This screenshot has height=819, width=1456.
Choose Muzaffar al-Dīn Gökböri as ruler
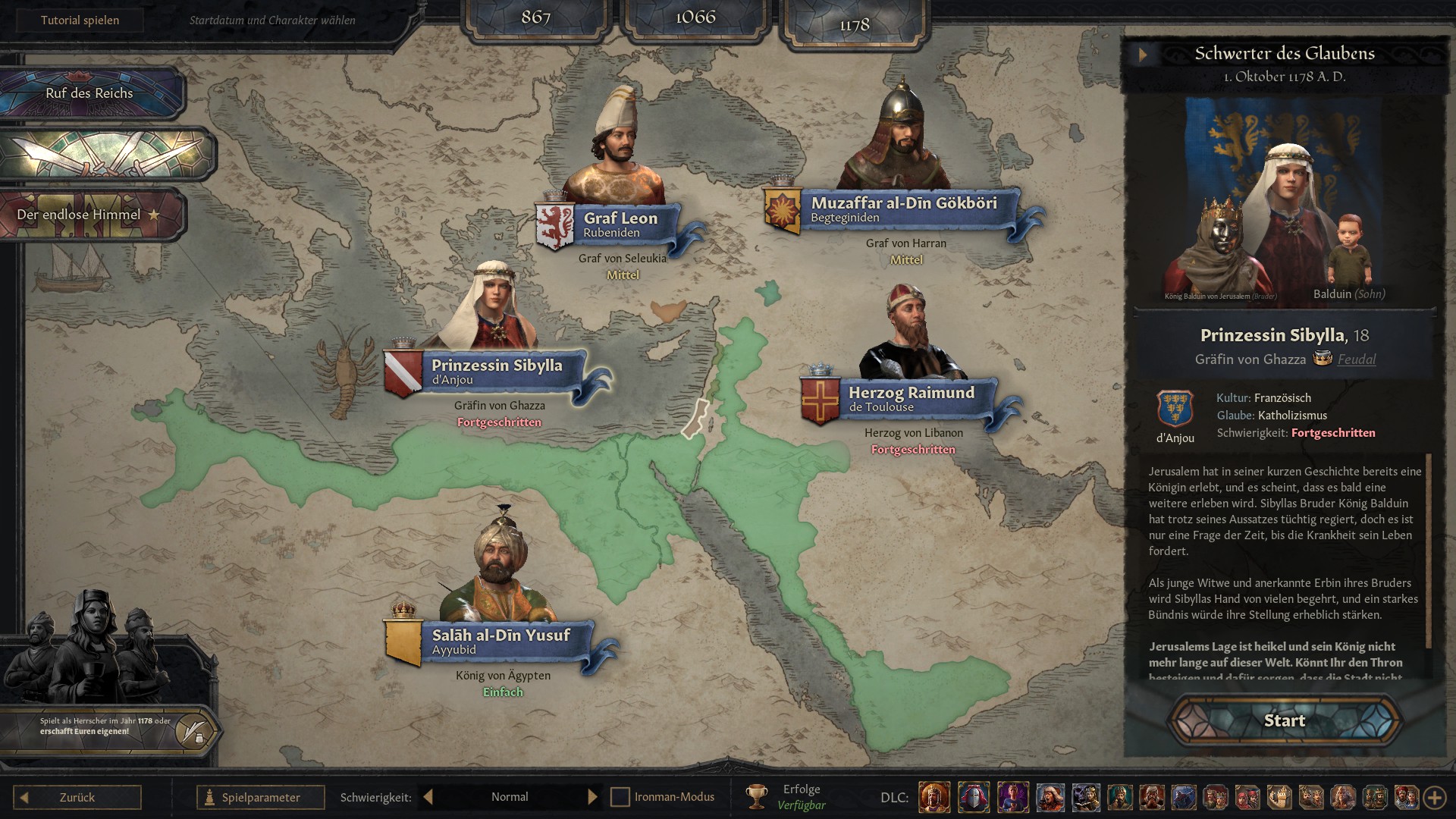click(903, 209)
